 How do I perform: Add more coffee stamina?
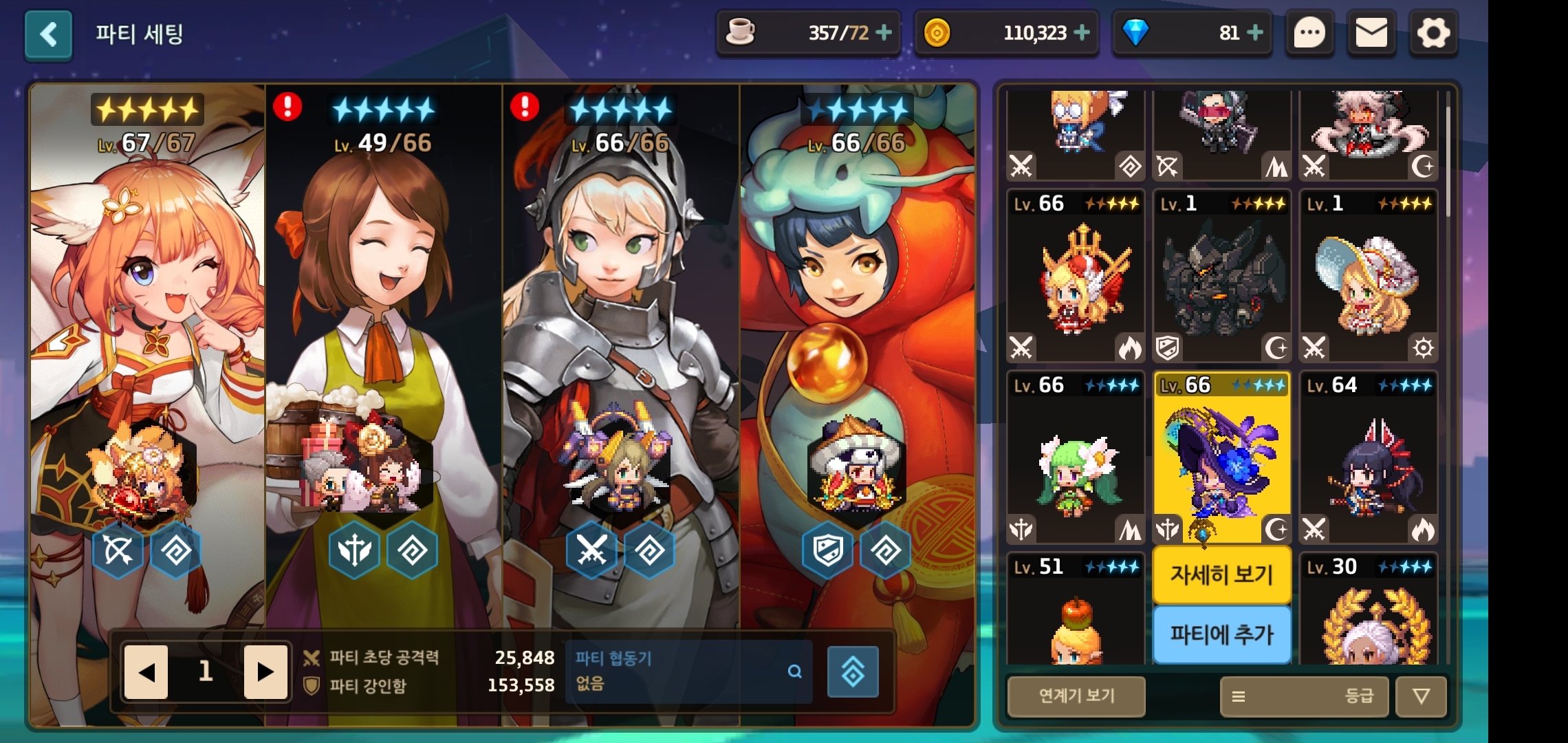click(884, 32)
